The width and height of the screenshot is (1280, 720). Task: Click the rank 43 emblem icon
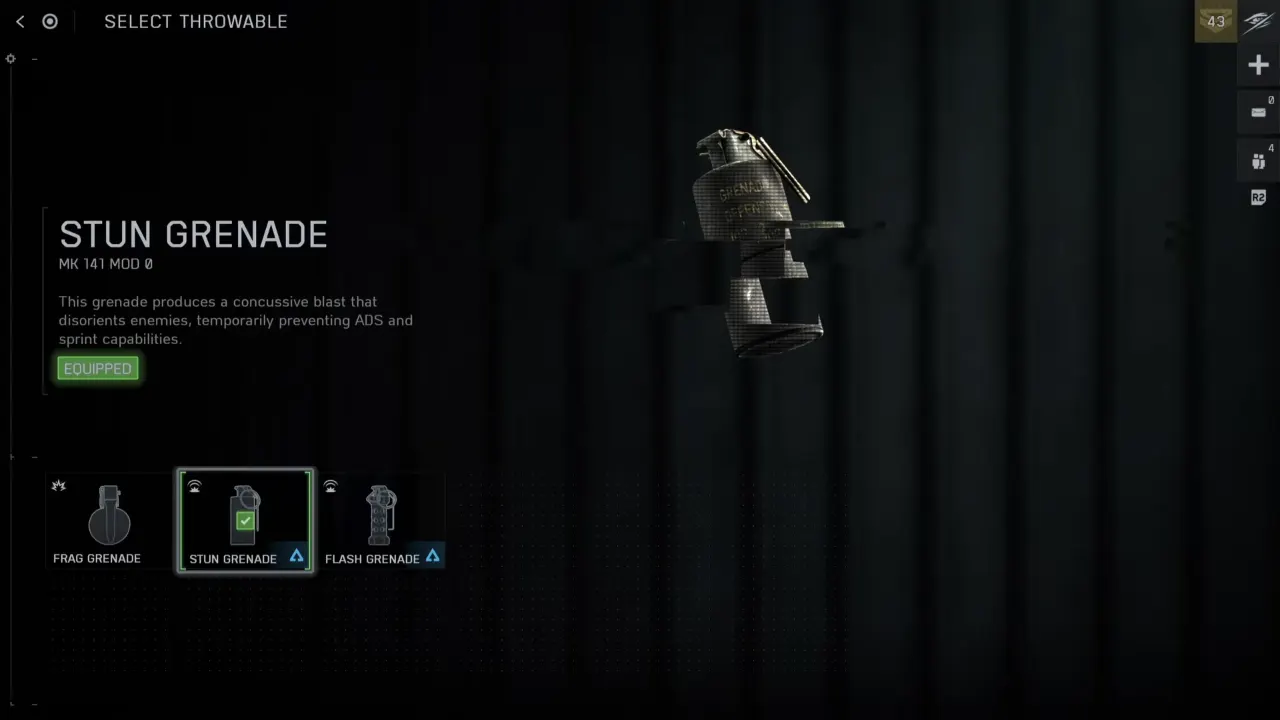click(1215, 21)
